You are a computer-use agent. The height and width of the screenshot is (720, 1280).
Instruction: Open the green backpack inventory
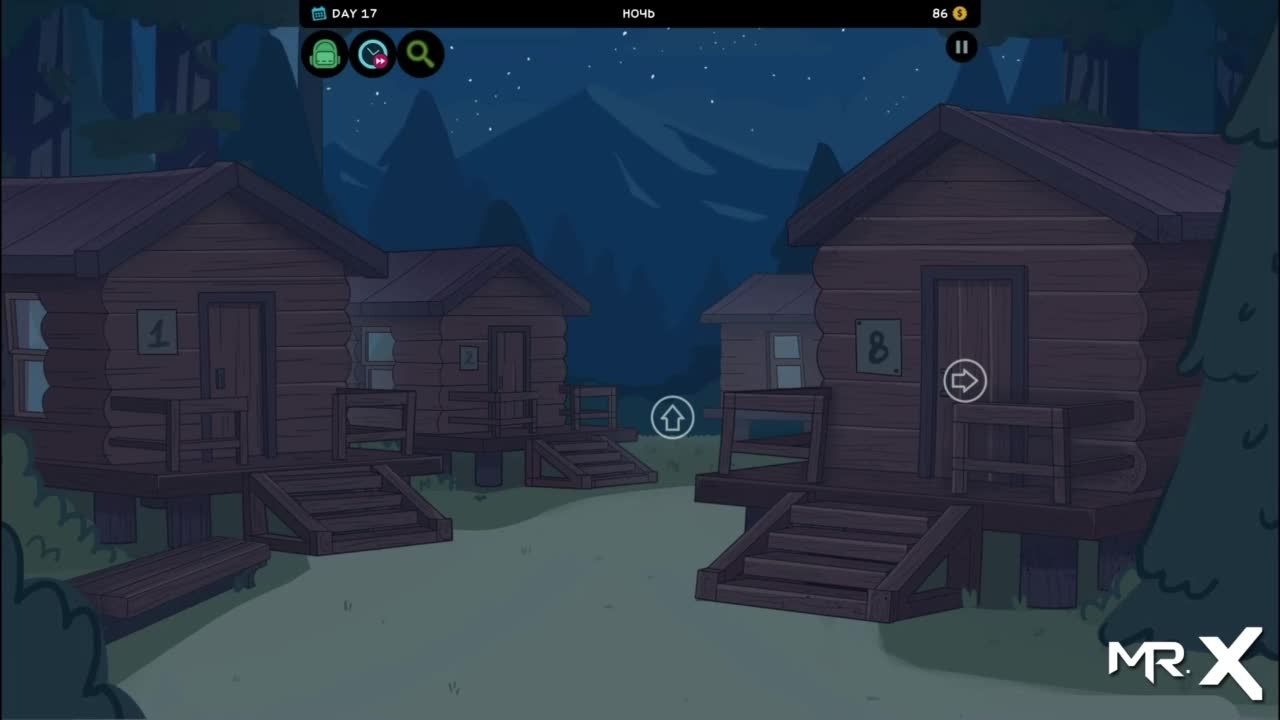pos(324,54)
